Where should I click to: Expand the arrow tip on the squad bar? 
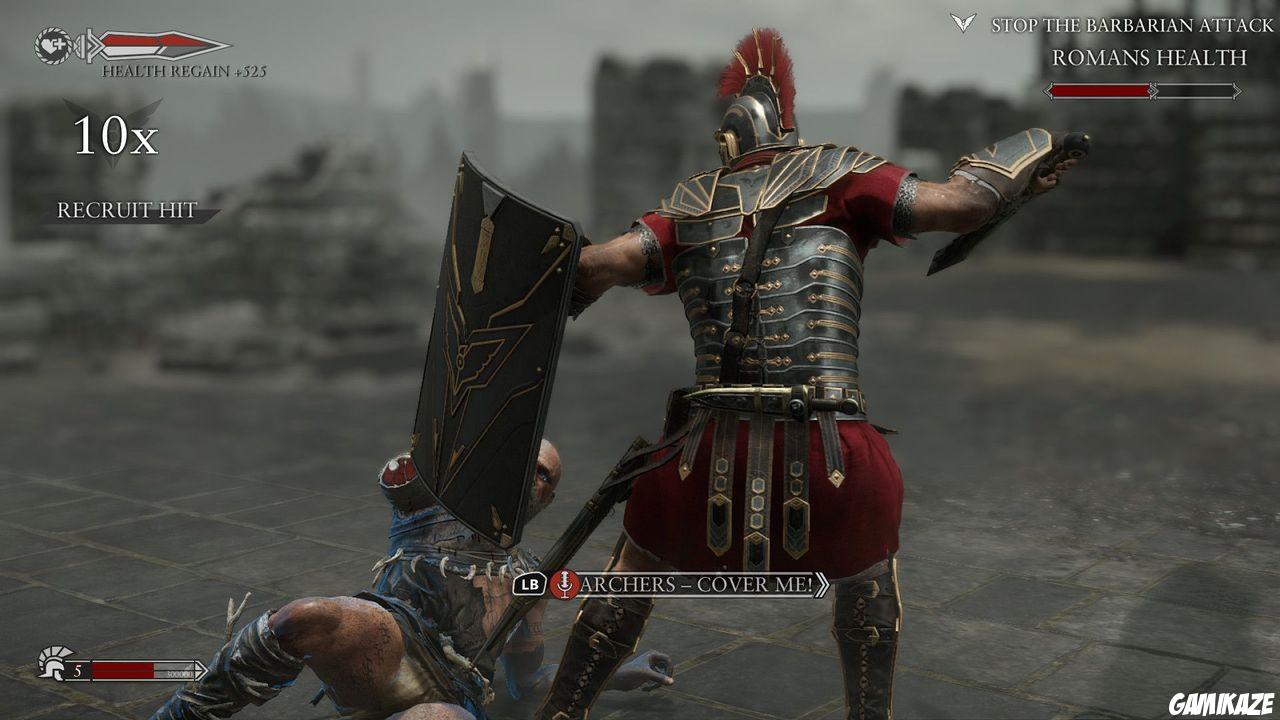(202, 670)
